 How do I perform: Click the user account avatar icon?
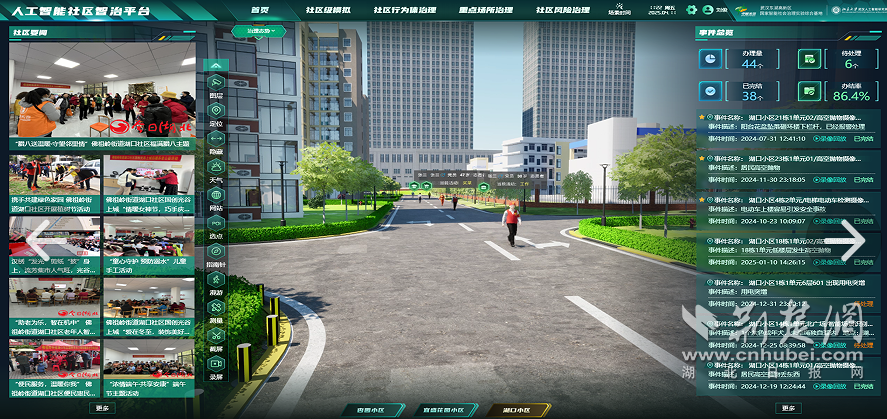coord(708,11)
